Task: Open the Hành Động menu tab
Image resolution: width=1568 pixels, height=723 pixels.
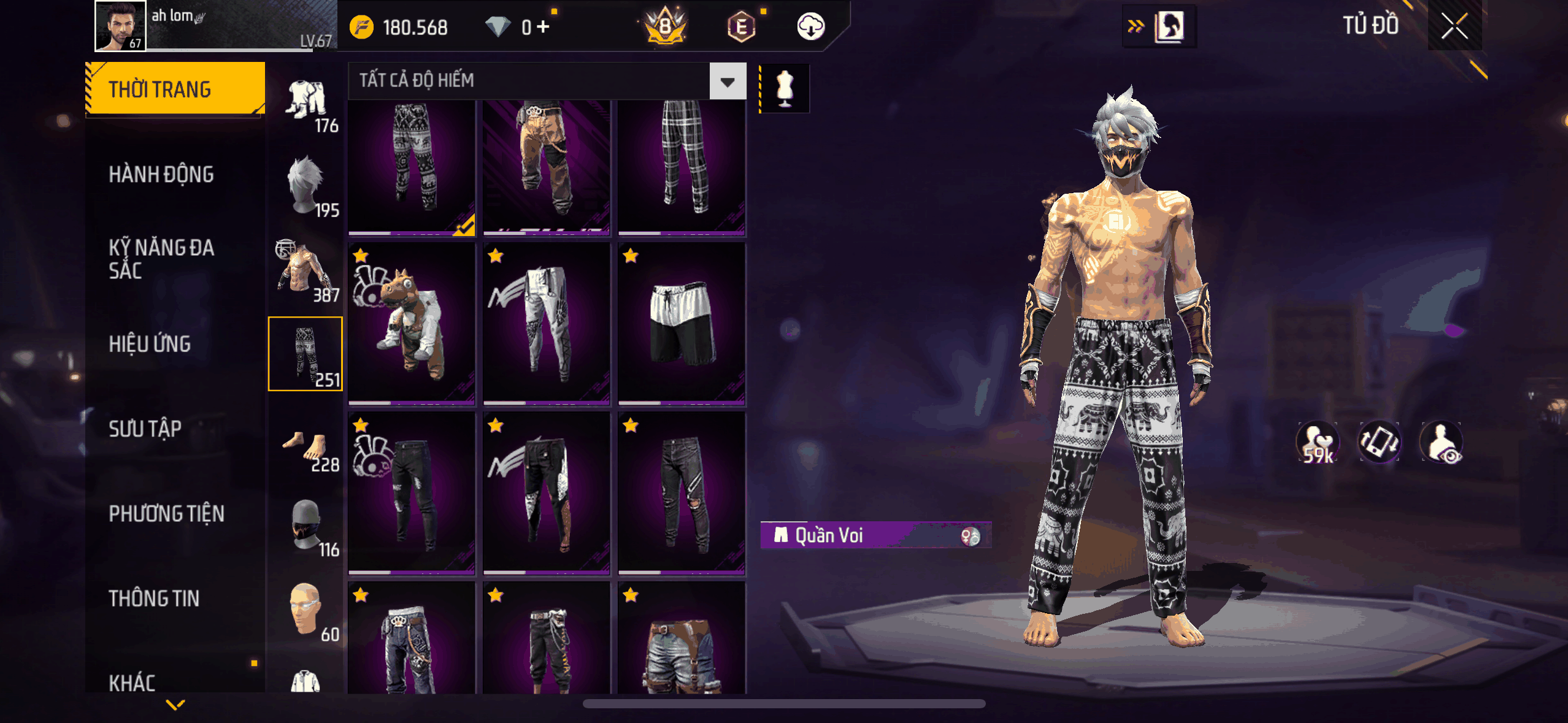Action: tap(161, 175)
